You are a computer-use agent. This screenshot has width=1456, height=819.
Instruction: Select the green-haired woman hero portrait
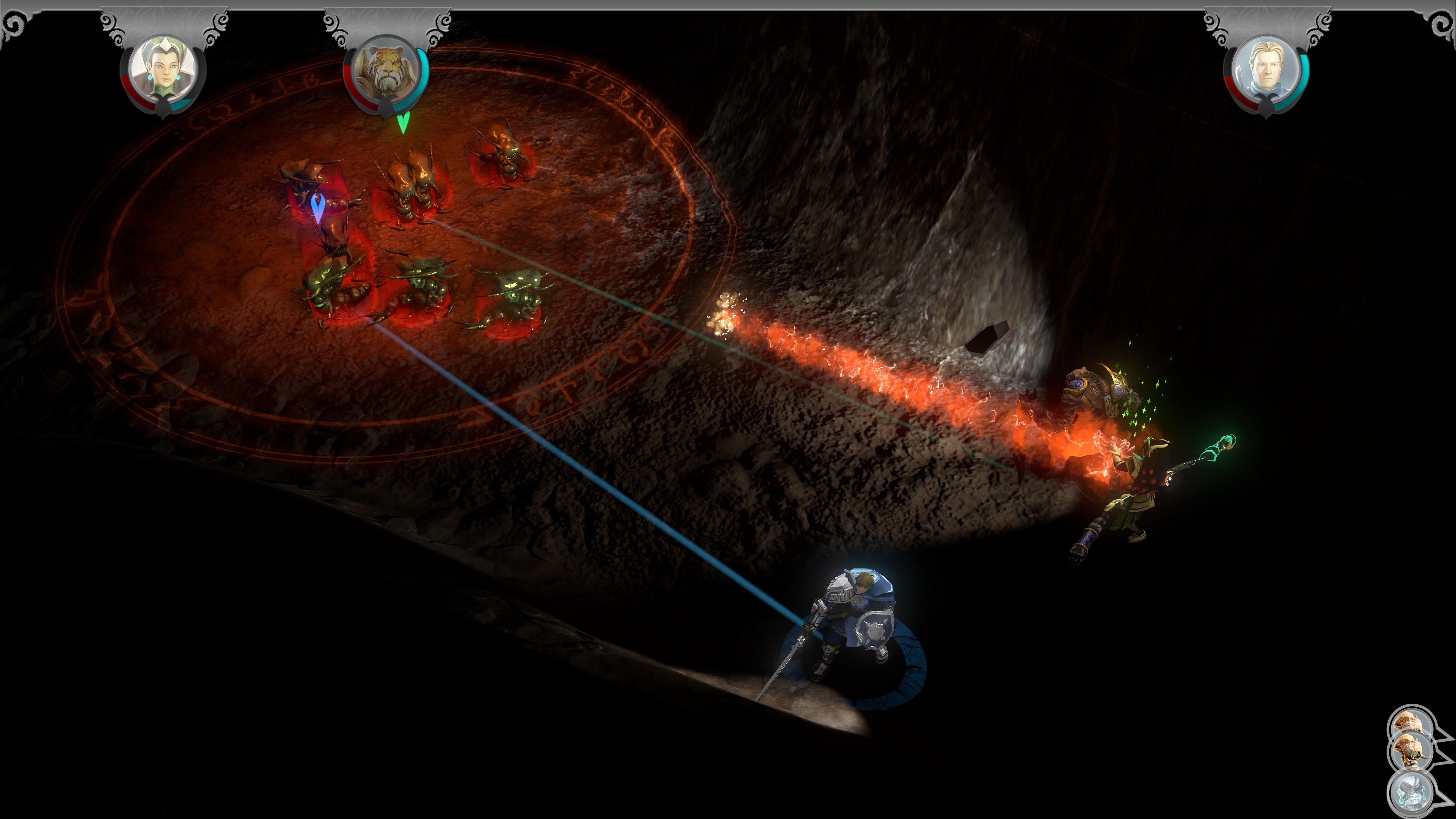click(163, 71)
